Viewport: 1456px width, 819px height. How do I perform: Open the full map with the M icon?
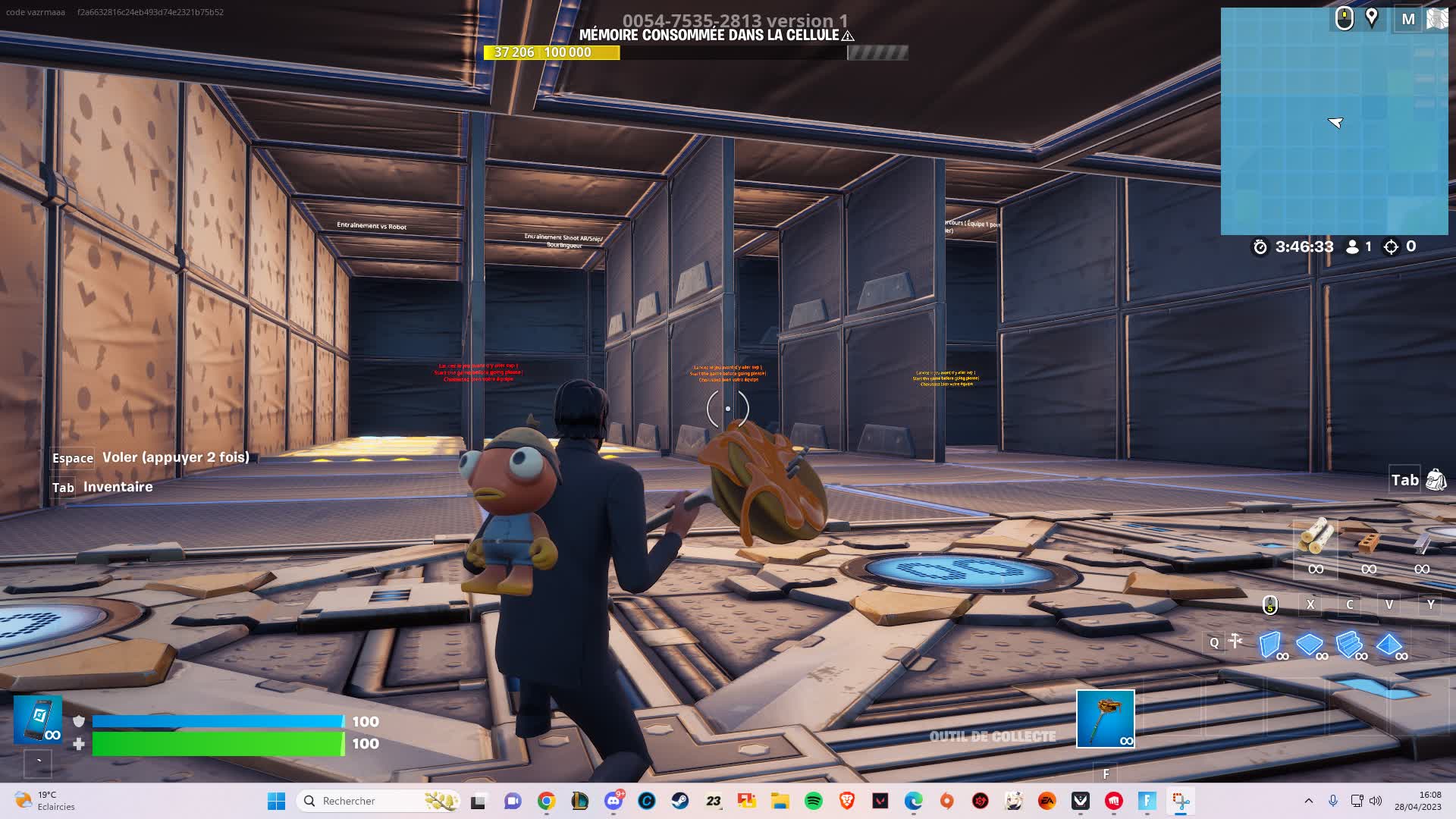(x=1407, y=19)
